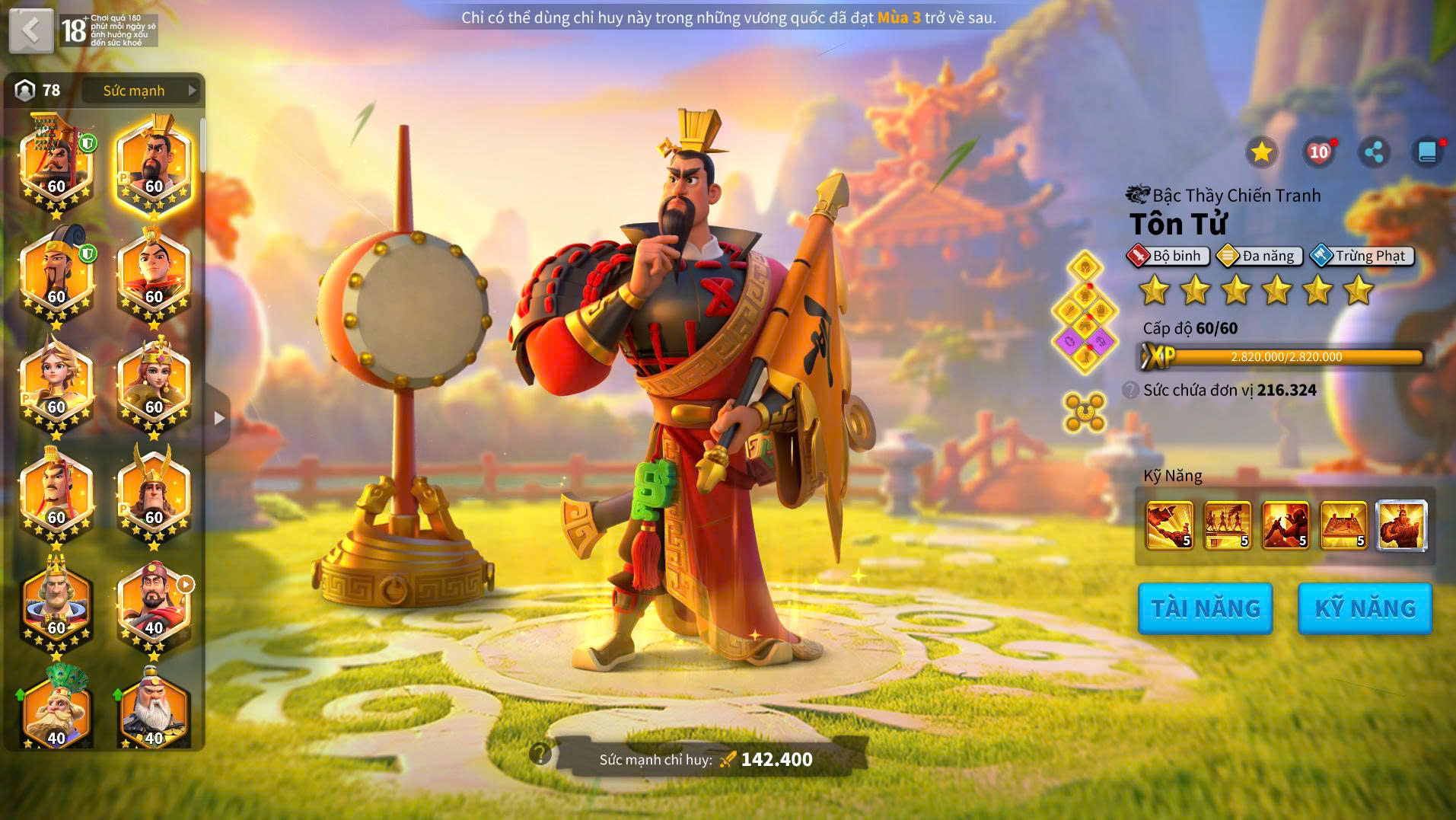Image resolution: width=1456 pixels, height=820 pixels.
Task: Select the highlighted Tôn Tử commander portrait
Action: tap(154, 164)
